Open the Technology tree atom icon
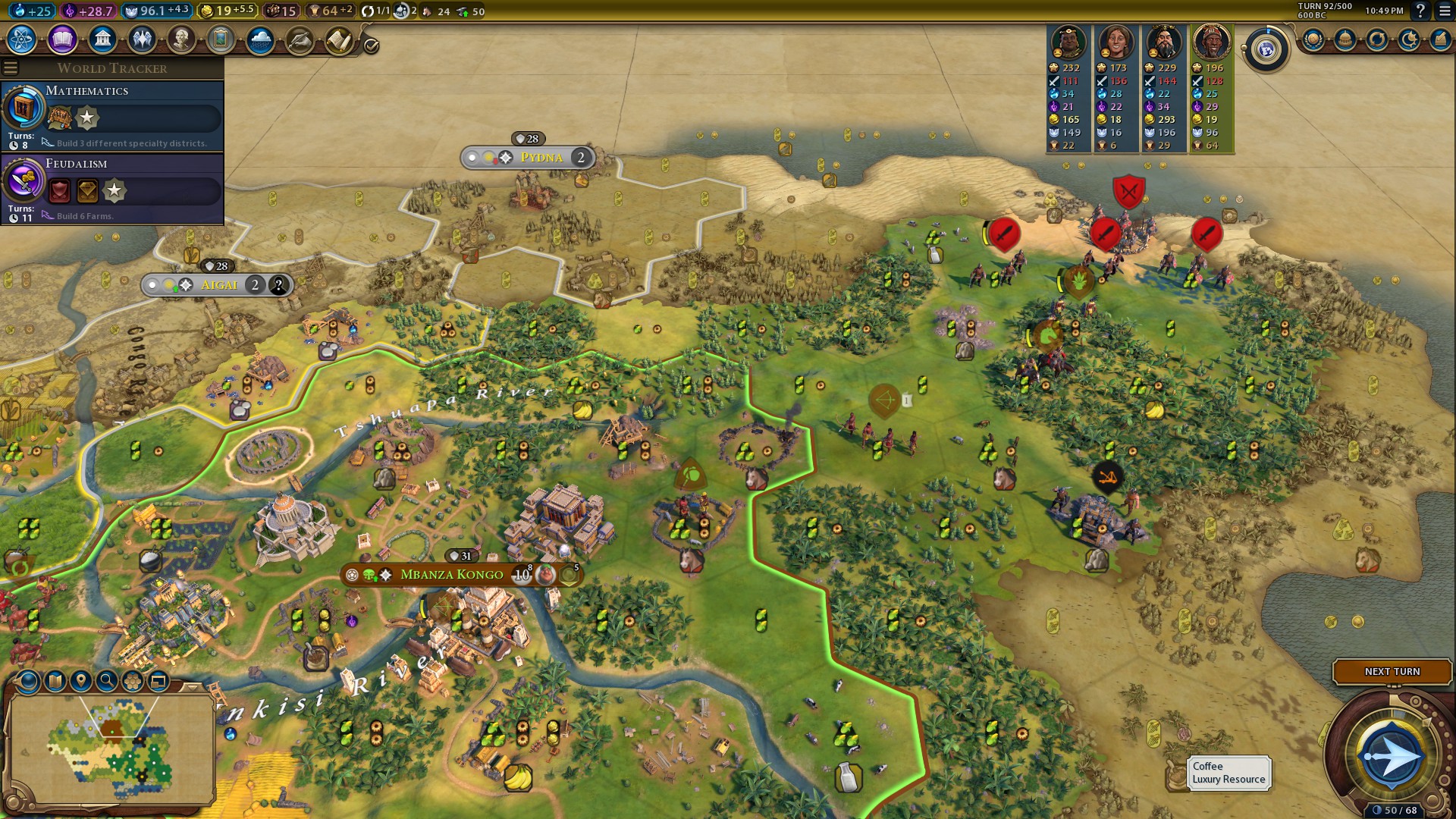The height and width of the screenshot is (819, 1456). (x=22, y=39)
